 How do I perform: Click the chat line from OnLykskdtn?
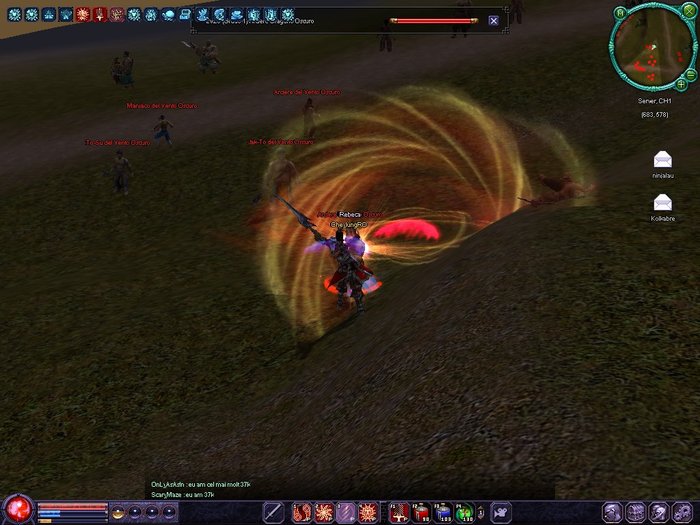click(200, 484)
